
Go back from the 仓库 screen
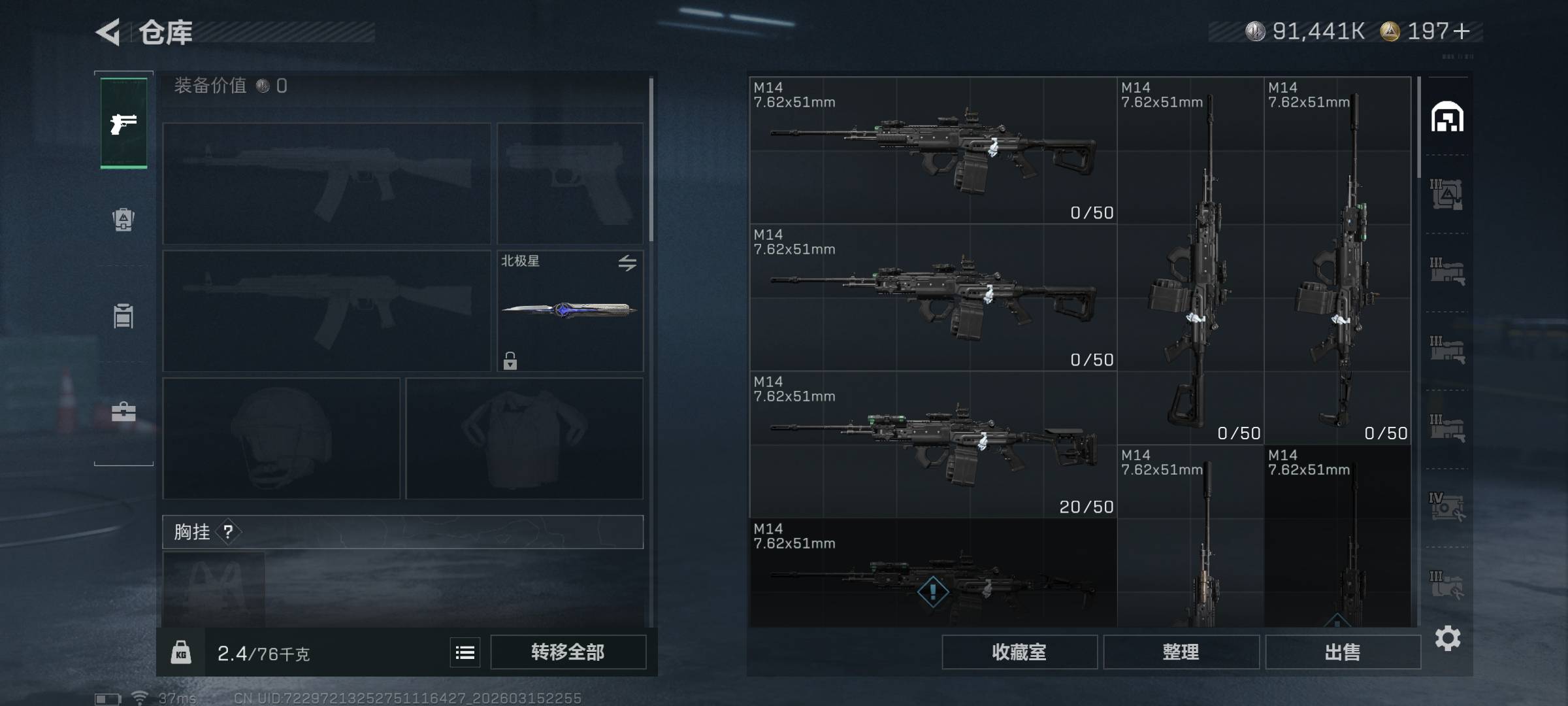(108, 32)
